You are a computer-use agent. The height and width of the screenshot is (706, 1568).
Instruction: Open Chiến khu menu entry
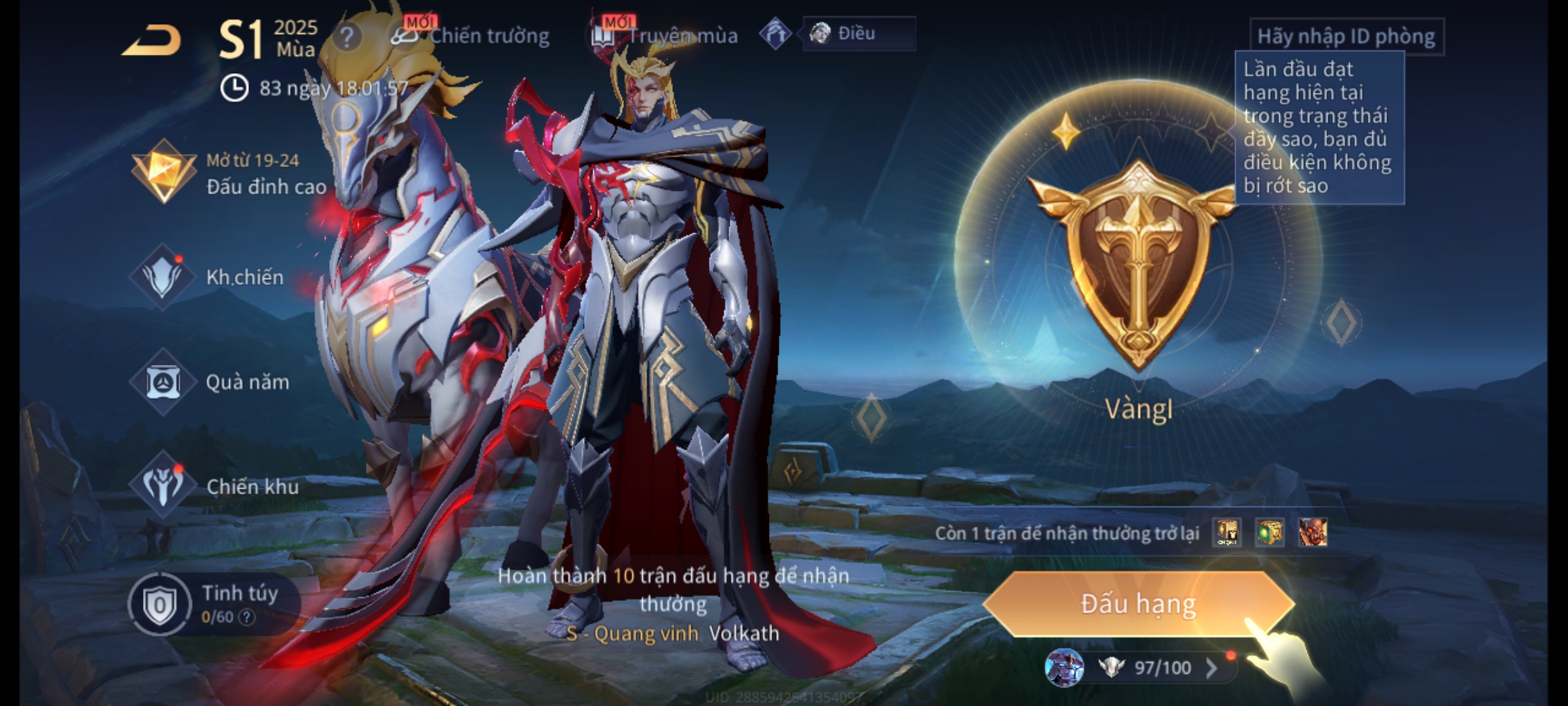(216, 486)
